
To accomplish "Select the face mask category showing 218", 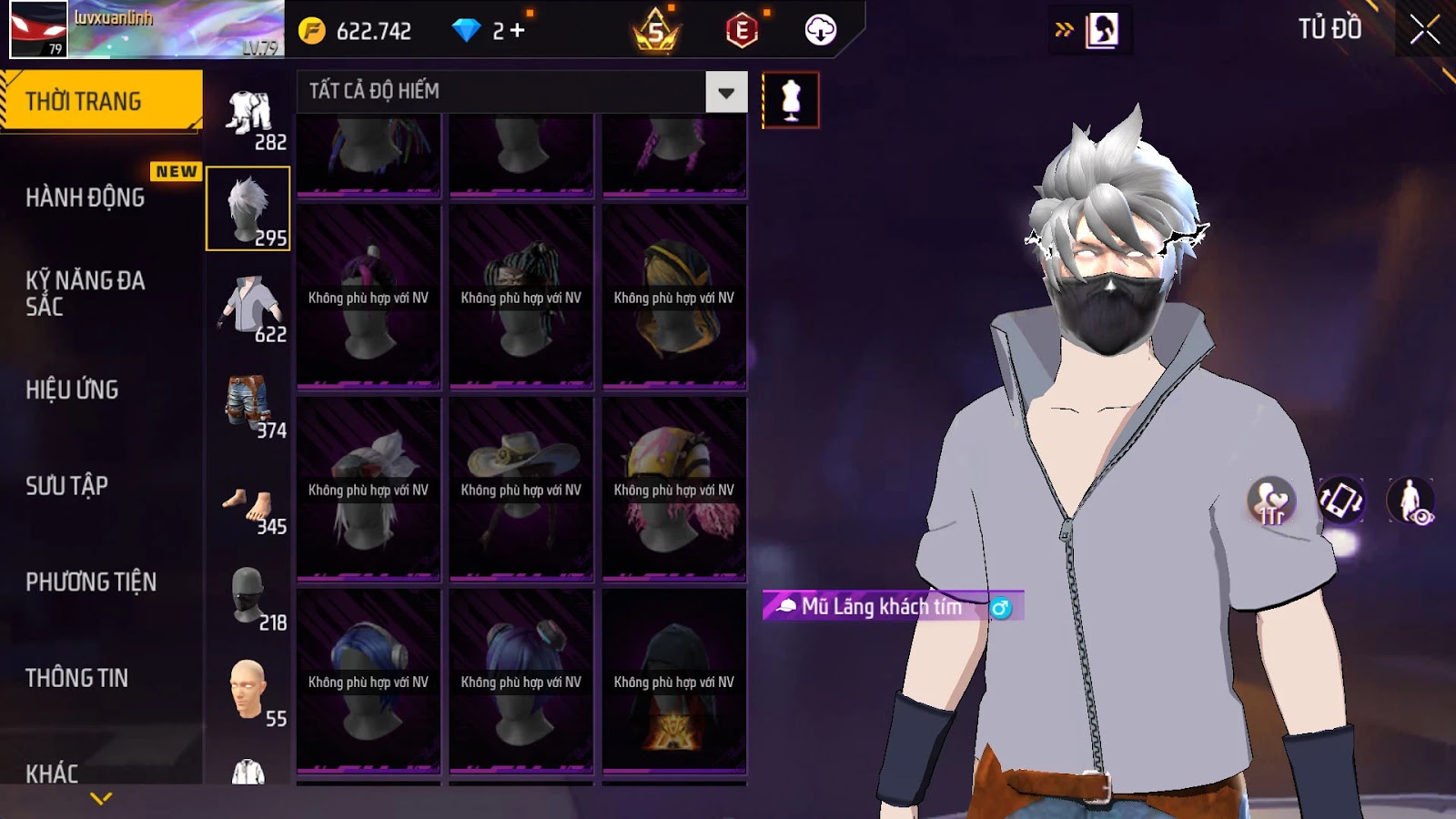I will [x=248, y=597].
